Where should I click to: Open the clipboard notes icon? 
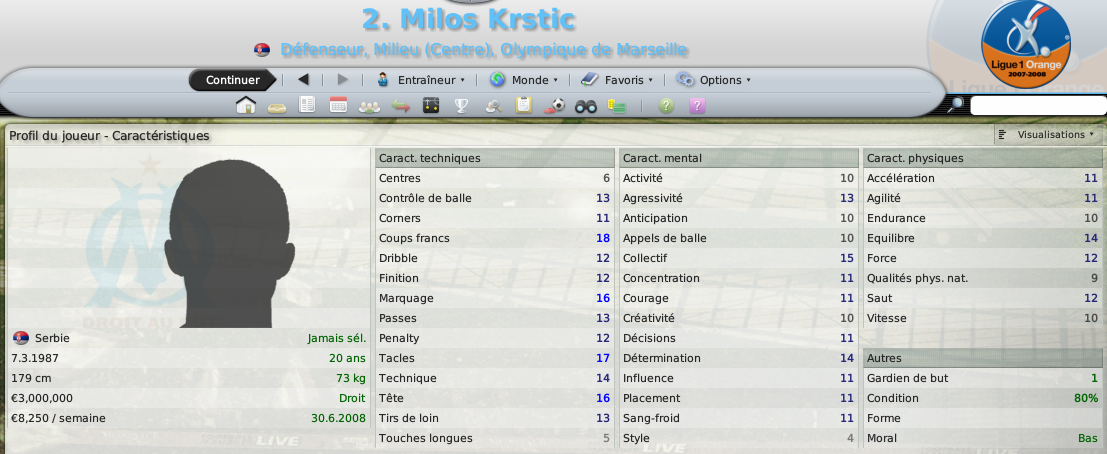click(x=523, y=105)
